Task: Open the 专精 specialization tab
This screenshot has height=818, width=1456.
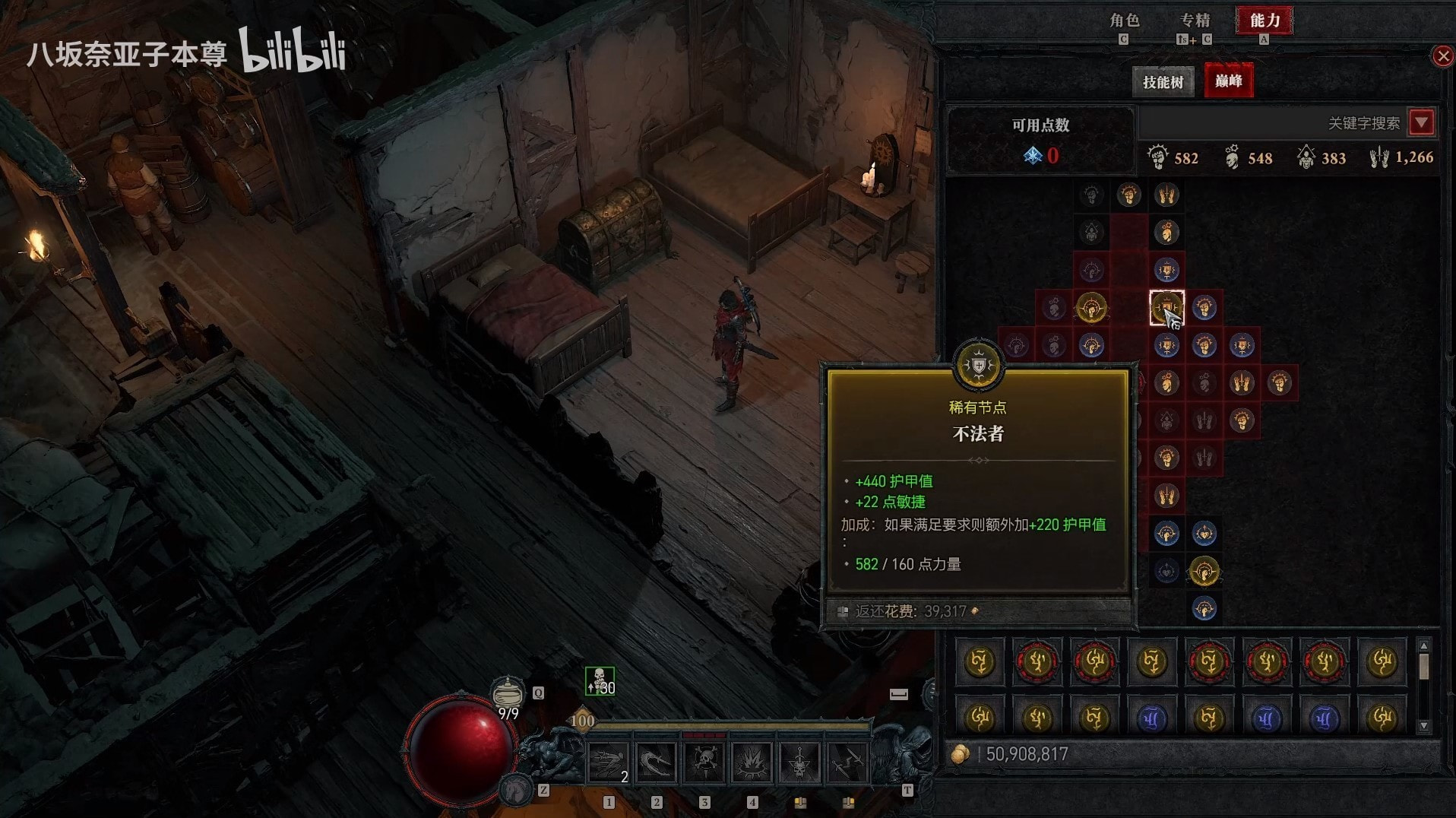Action: click(x=1195, y=21)
